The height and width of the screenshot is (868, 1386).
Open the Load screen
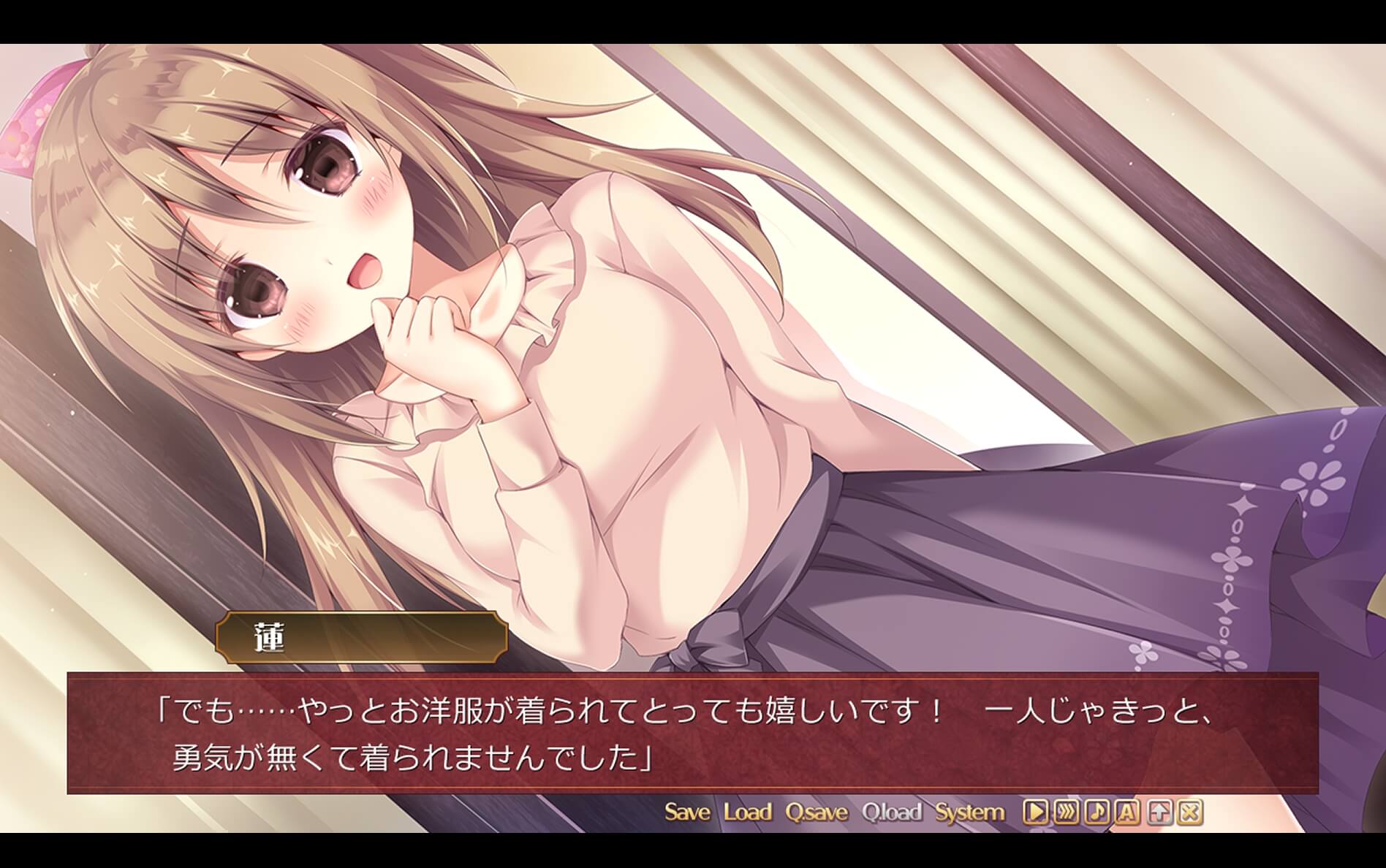(747, 811)
